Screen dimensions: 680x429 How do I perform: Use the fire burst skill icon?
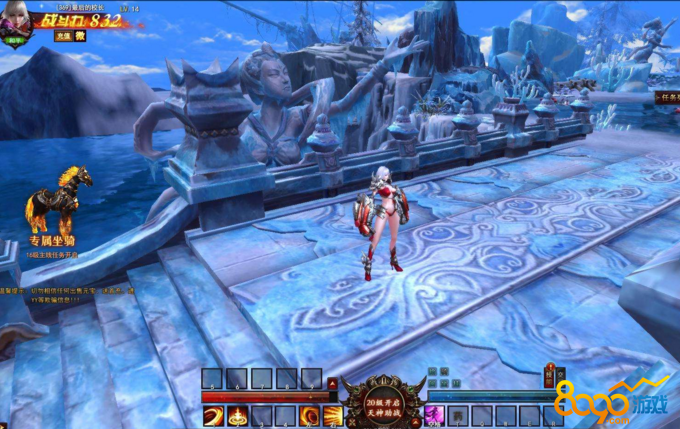tap(236, 415)
